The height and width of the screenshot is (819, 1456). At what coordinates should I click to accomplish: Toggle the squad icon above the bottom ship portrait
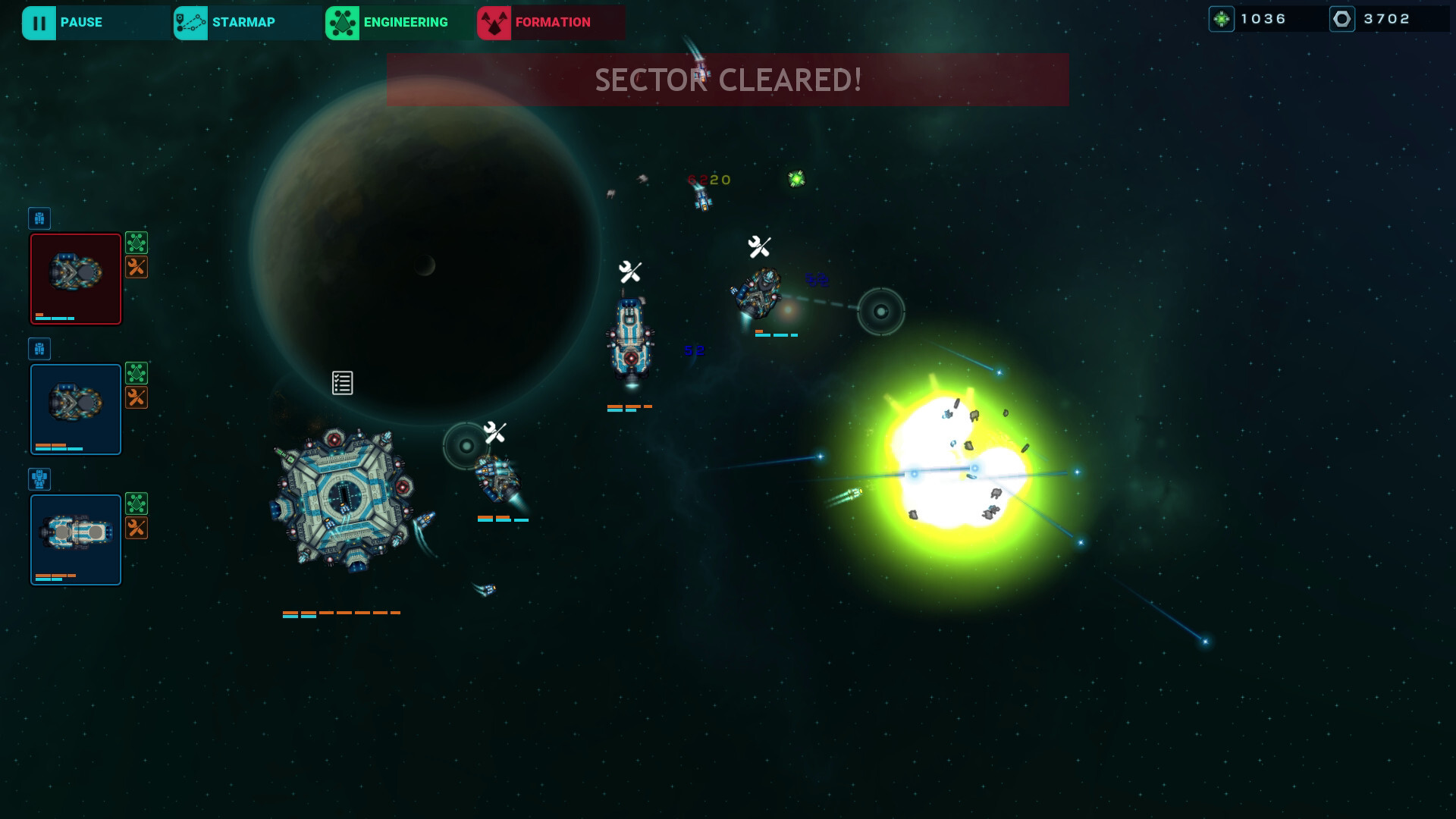pos(39,479)
